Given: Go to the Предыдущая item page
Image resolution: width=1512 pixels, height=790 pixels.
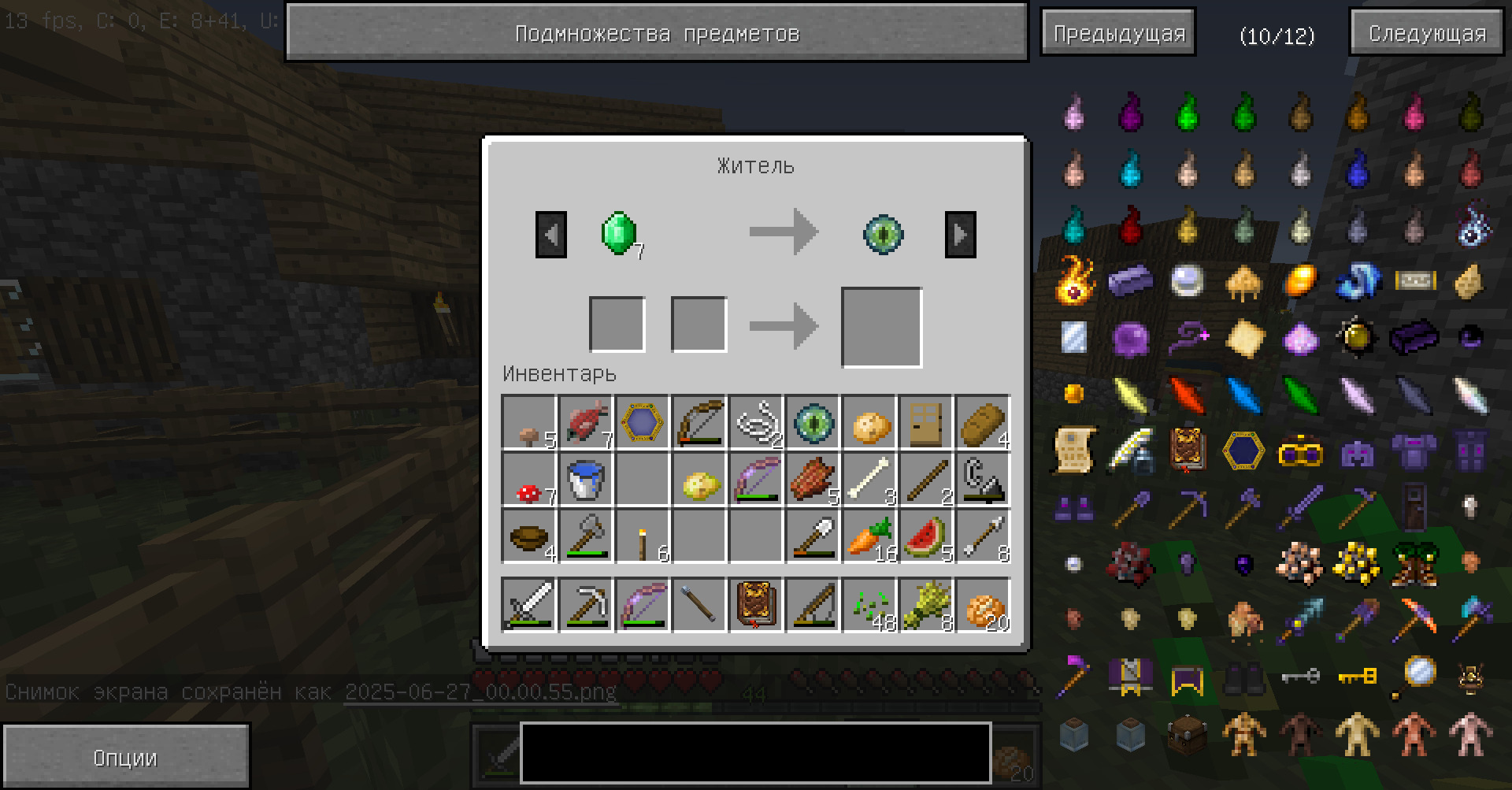Looking at the screenshot, I should (1118, 33).
